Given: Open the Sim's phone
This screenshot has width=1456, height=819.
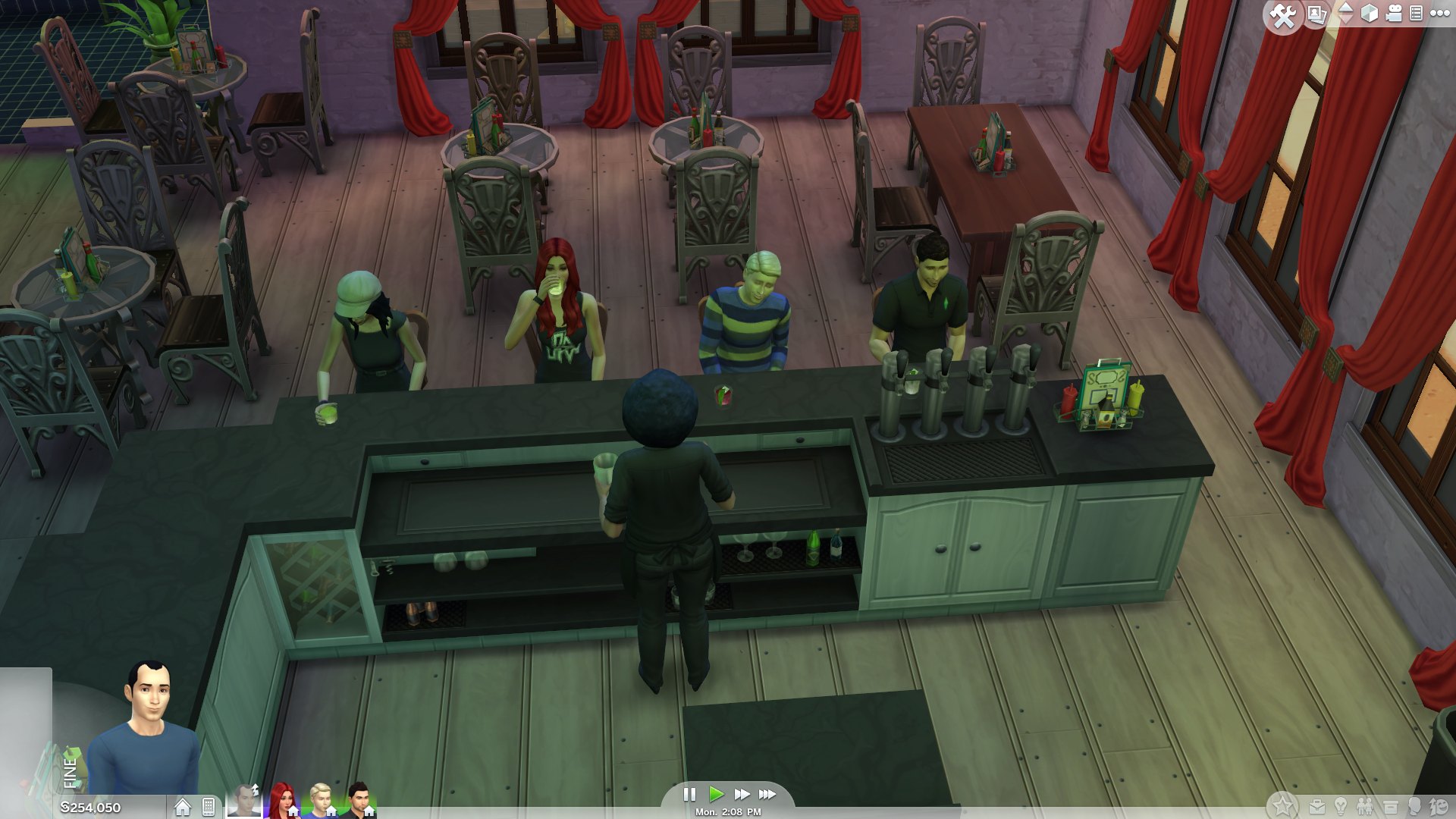Looking at the screenshot, I should (209, 805).
